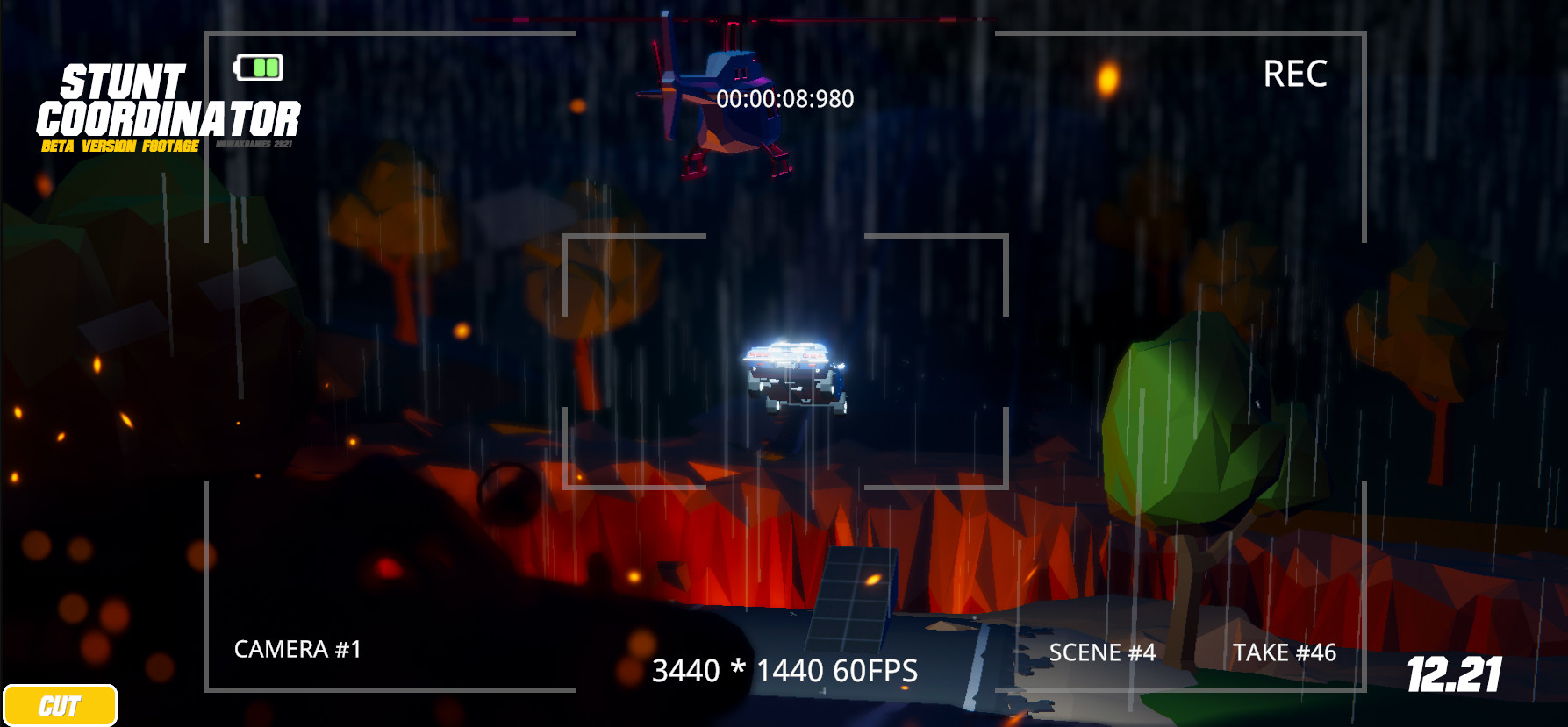Screen dimensions: 1568x727
Task: Open the TAKE #46 selector
Action: point(1284,652)
